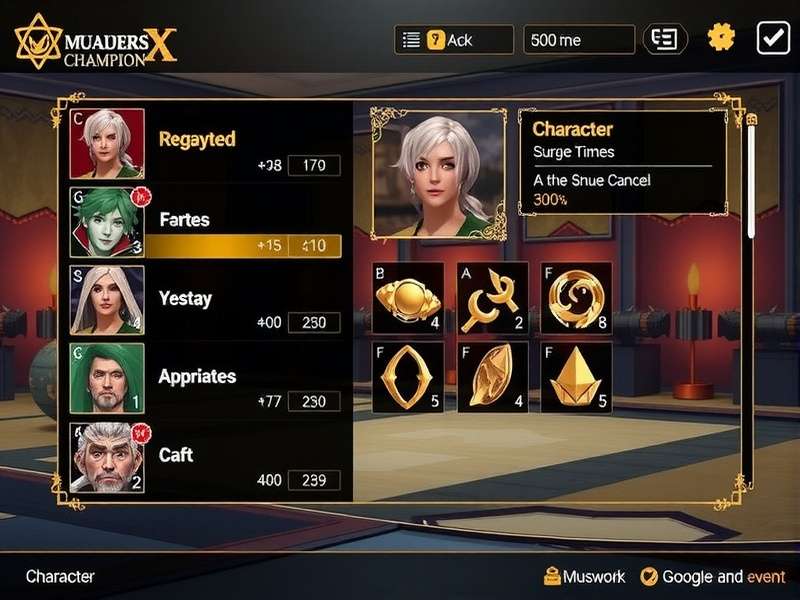The height and width of the screenshot is (600, 800).
Task: Switch to the Character tab at bottom
Action: pos(60,576)
